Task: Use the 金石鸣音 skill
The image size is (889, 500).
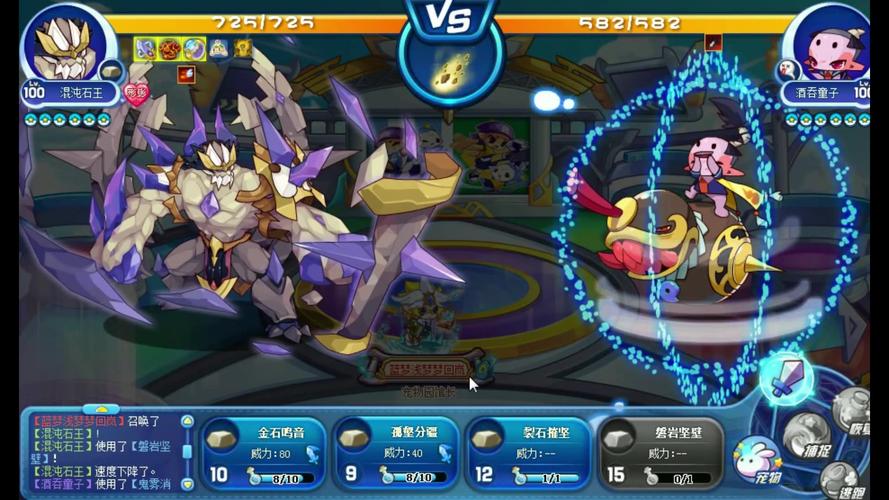Action: [x=262, y=453]
